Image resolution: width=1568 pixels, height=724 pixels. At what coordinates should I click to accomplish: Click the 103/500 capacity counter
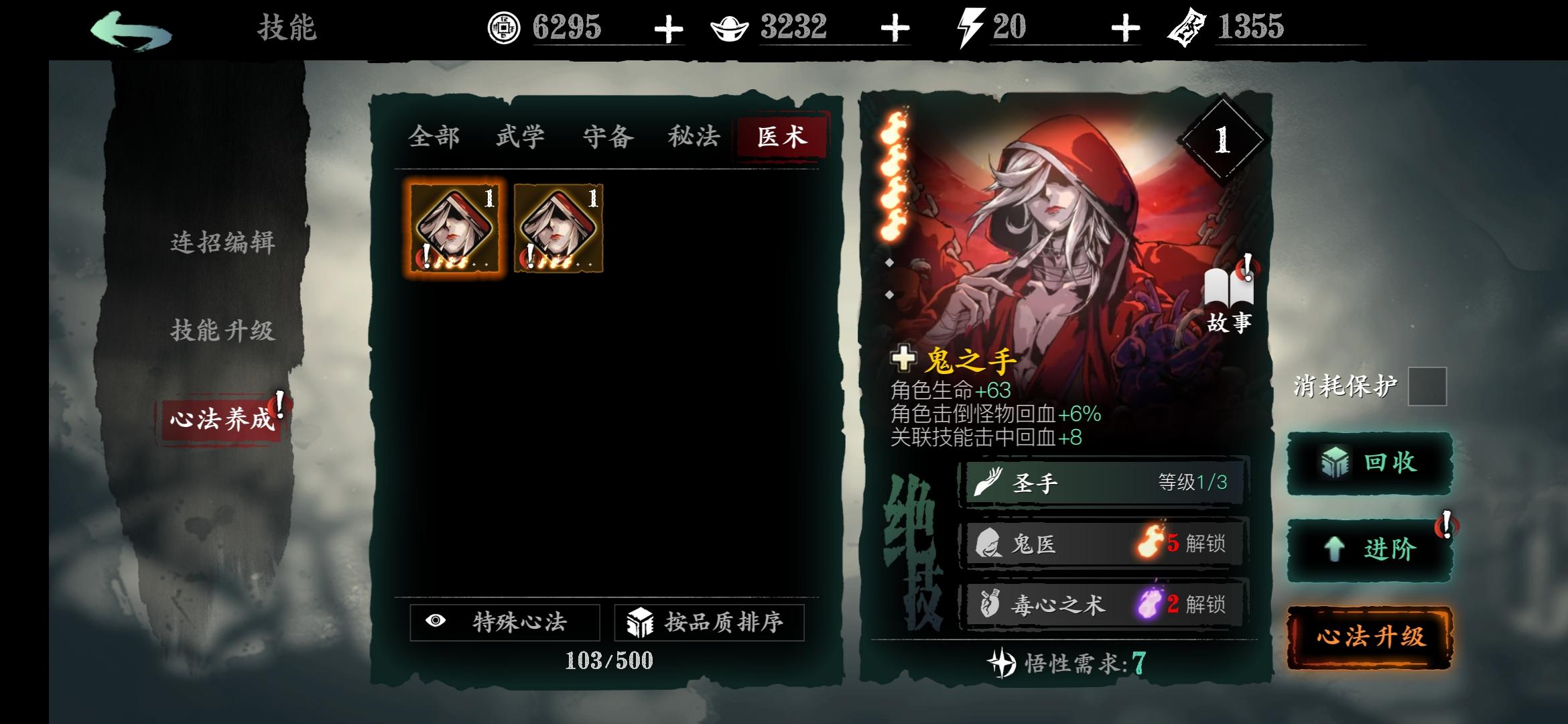click(608, 660)
